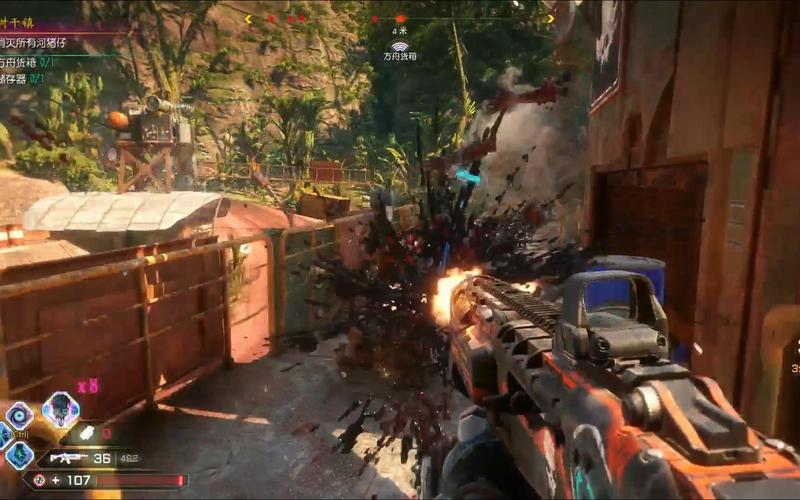Use the health infusion icon beside 107
Image resolution: width=800 pixels, height=500 pixels.
[x=39, y=480]
